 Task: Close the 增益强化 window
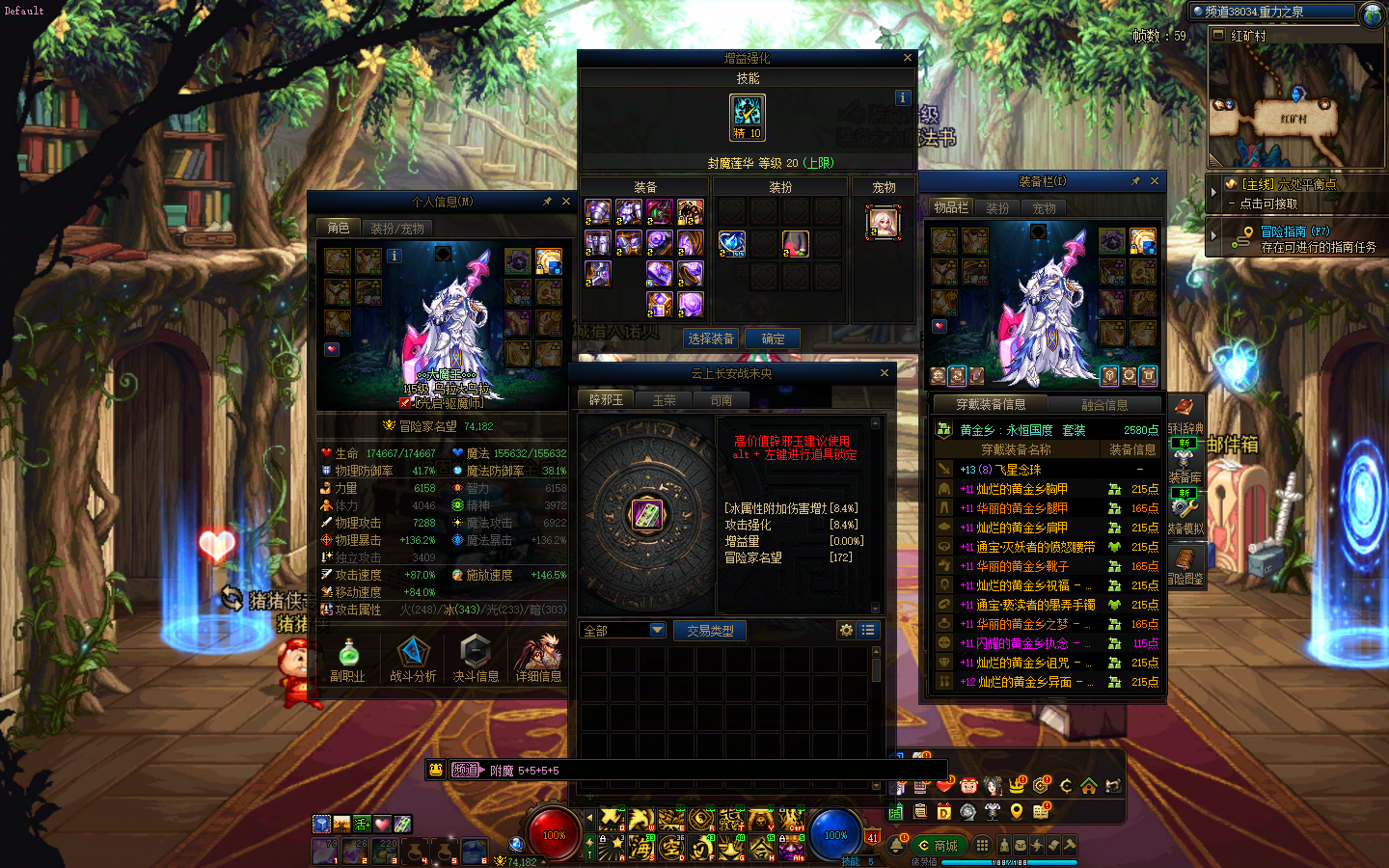pos(907,58)
